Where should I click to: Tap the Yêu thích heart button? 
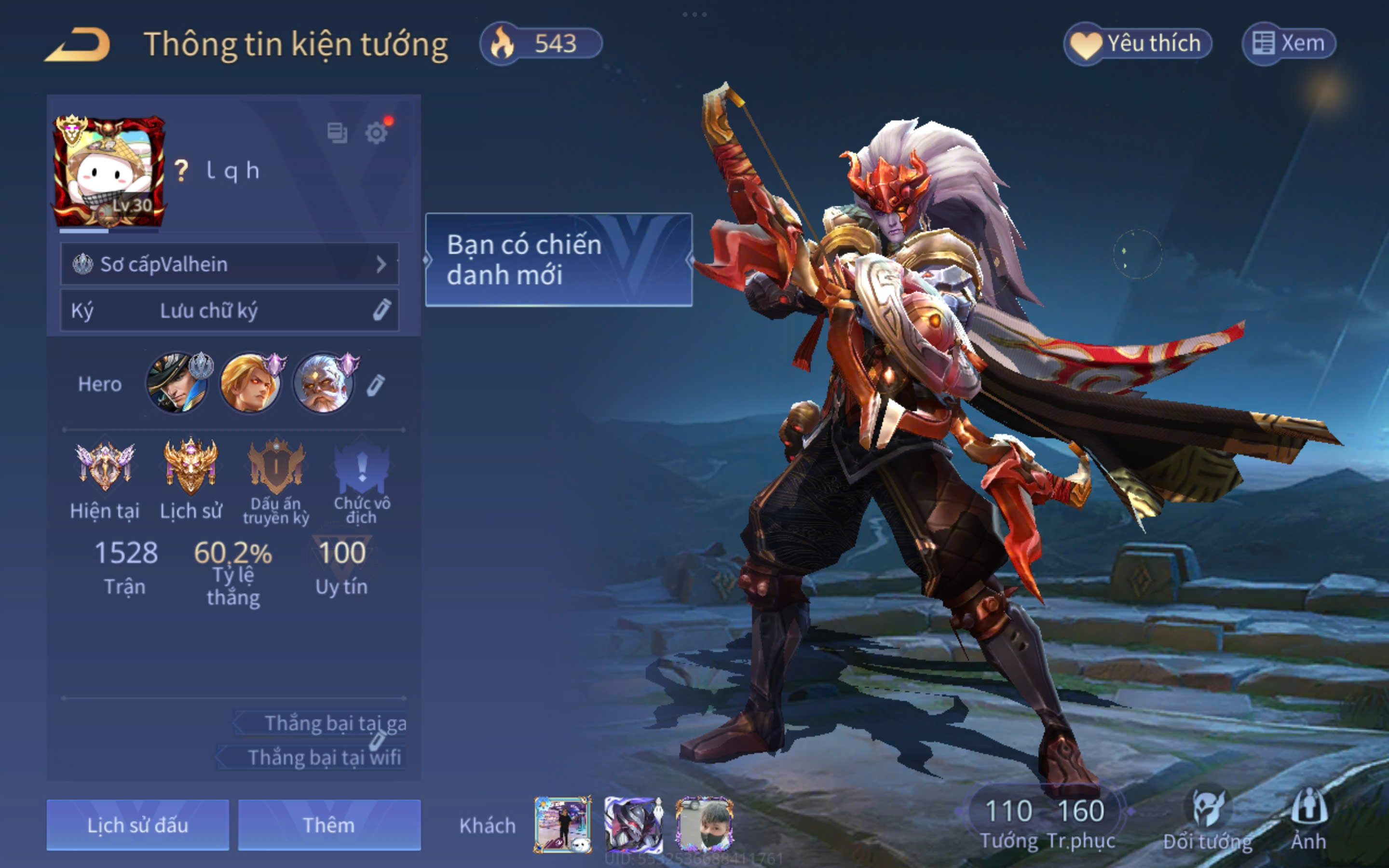pyautogui.click(x=1138, y=43)
